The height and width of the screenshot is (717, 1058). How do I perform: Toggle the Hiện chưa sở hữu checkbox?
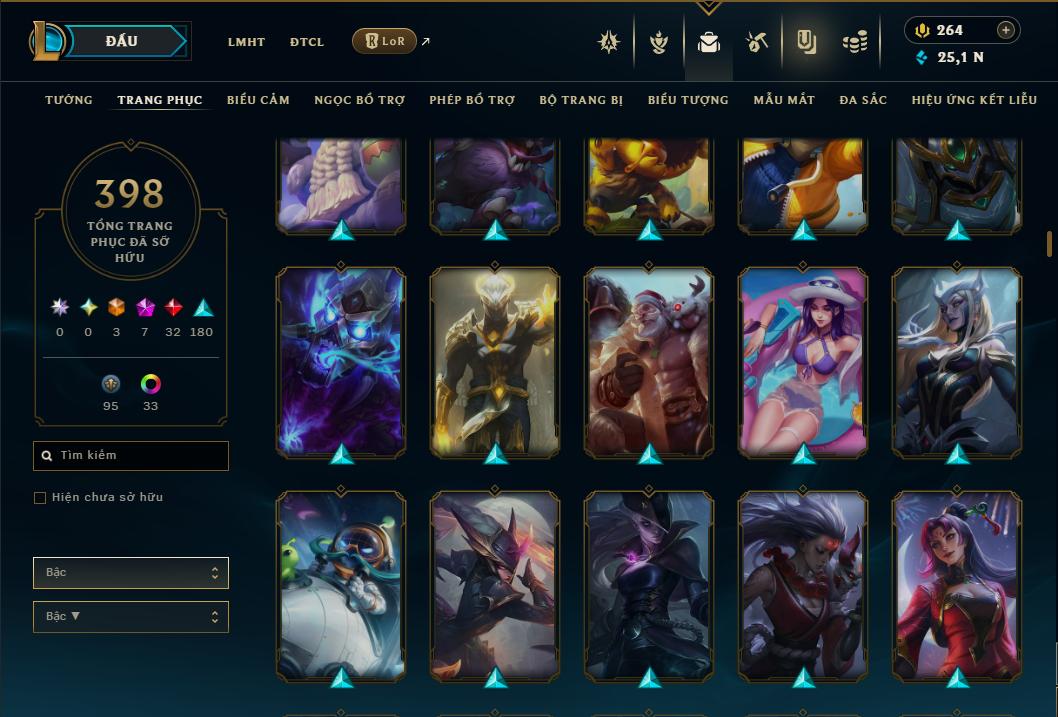(x=40, y=498)
